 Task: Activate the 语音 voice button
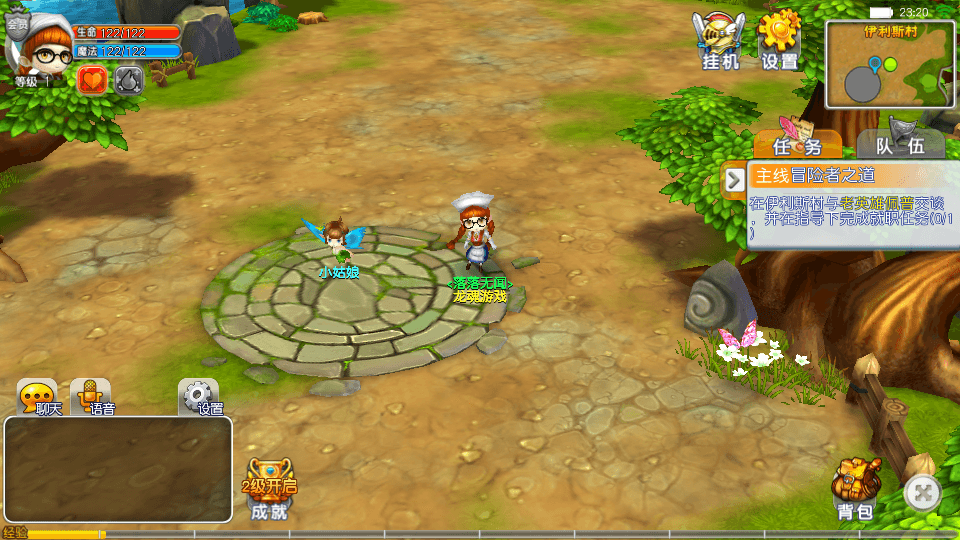[92, 397]
